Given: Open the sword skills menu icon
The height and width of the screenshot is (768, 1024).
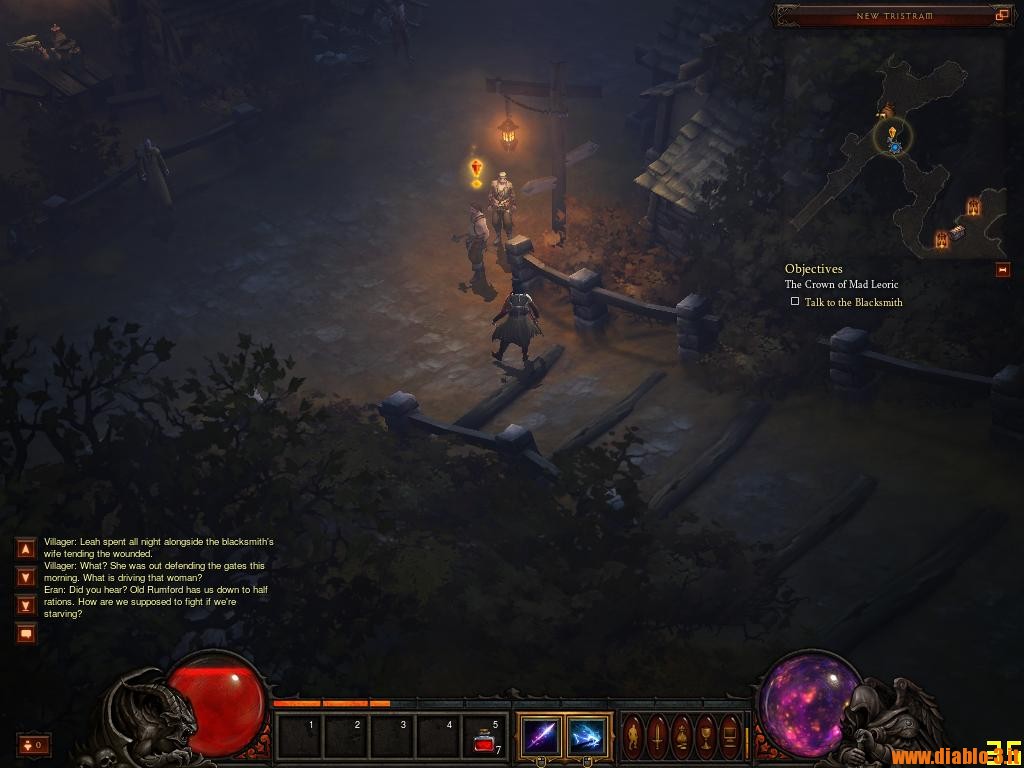Looking at the screenshot, I should pos(657,738).
